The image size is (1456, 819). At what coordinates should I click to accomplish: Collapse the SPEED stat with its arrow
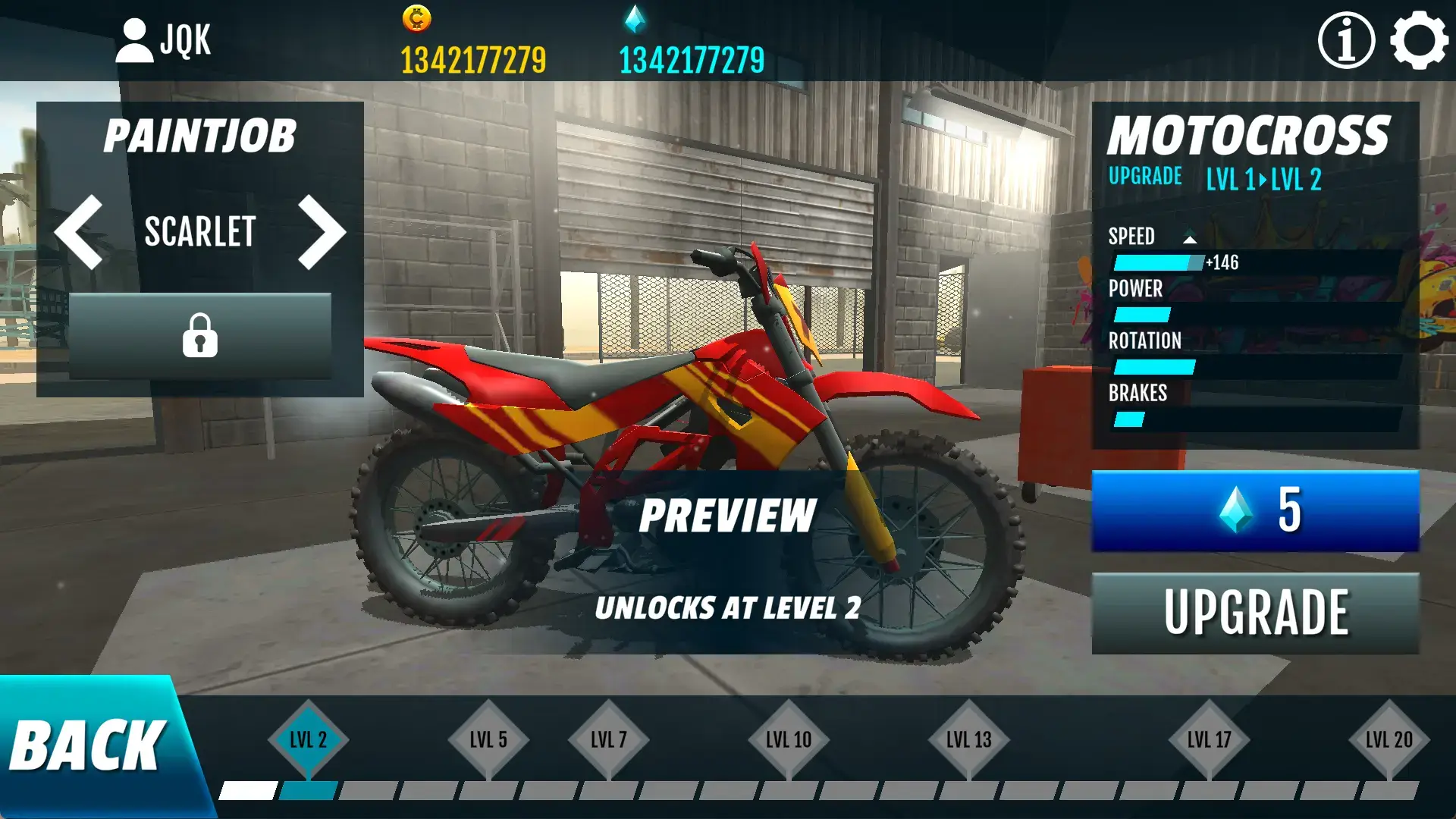[x=1188, y=236]
